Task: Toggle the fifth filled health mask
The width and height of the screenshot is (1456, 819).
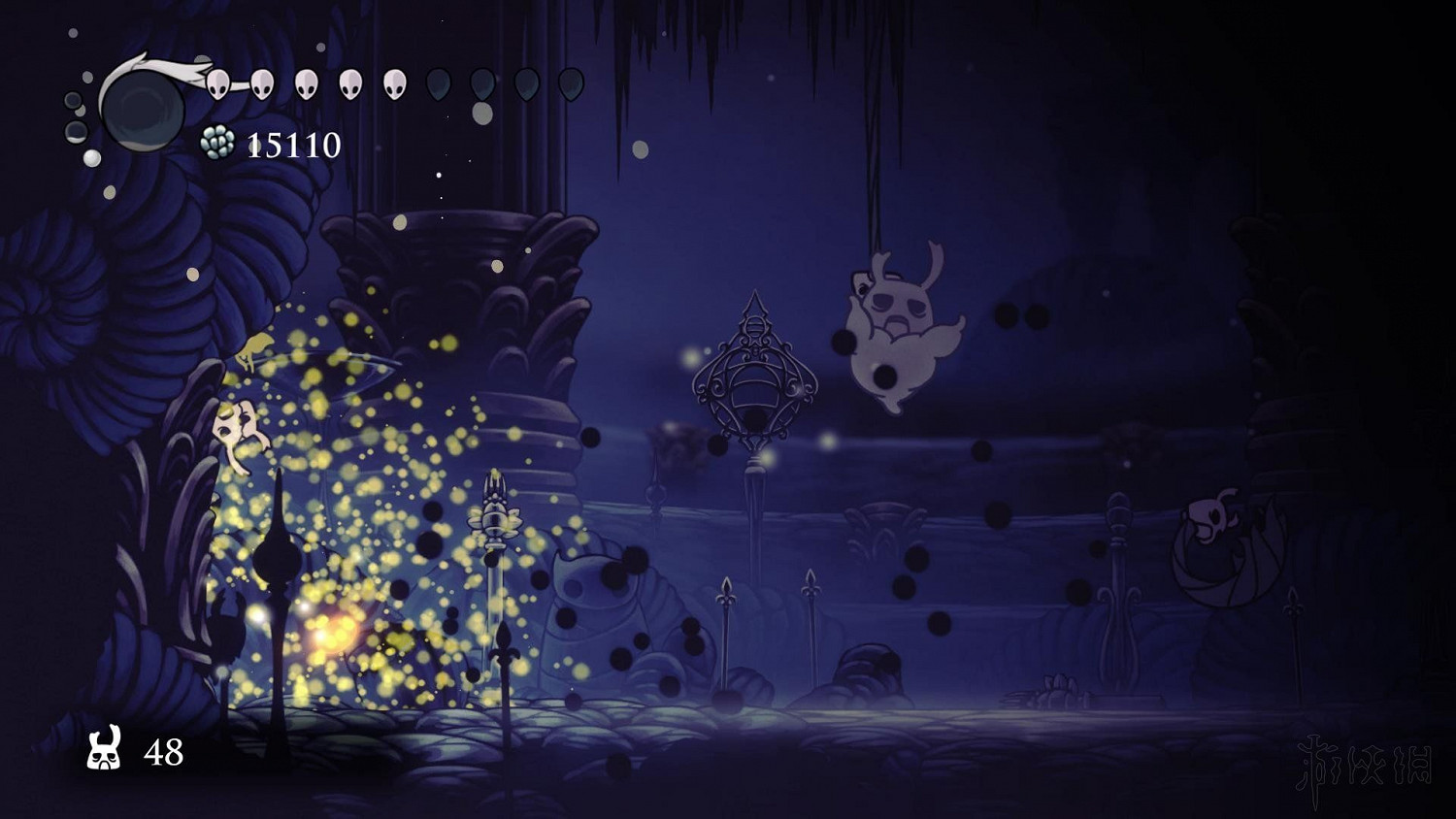Action: pos(395,84)
